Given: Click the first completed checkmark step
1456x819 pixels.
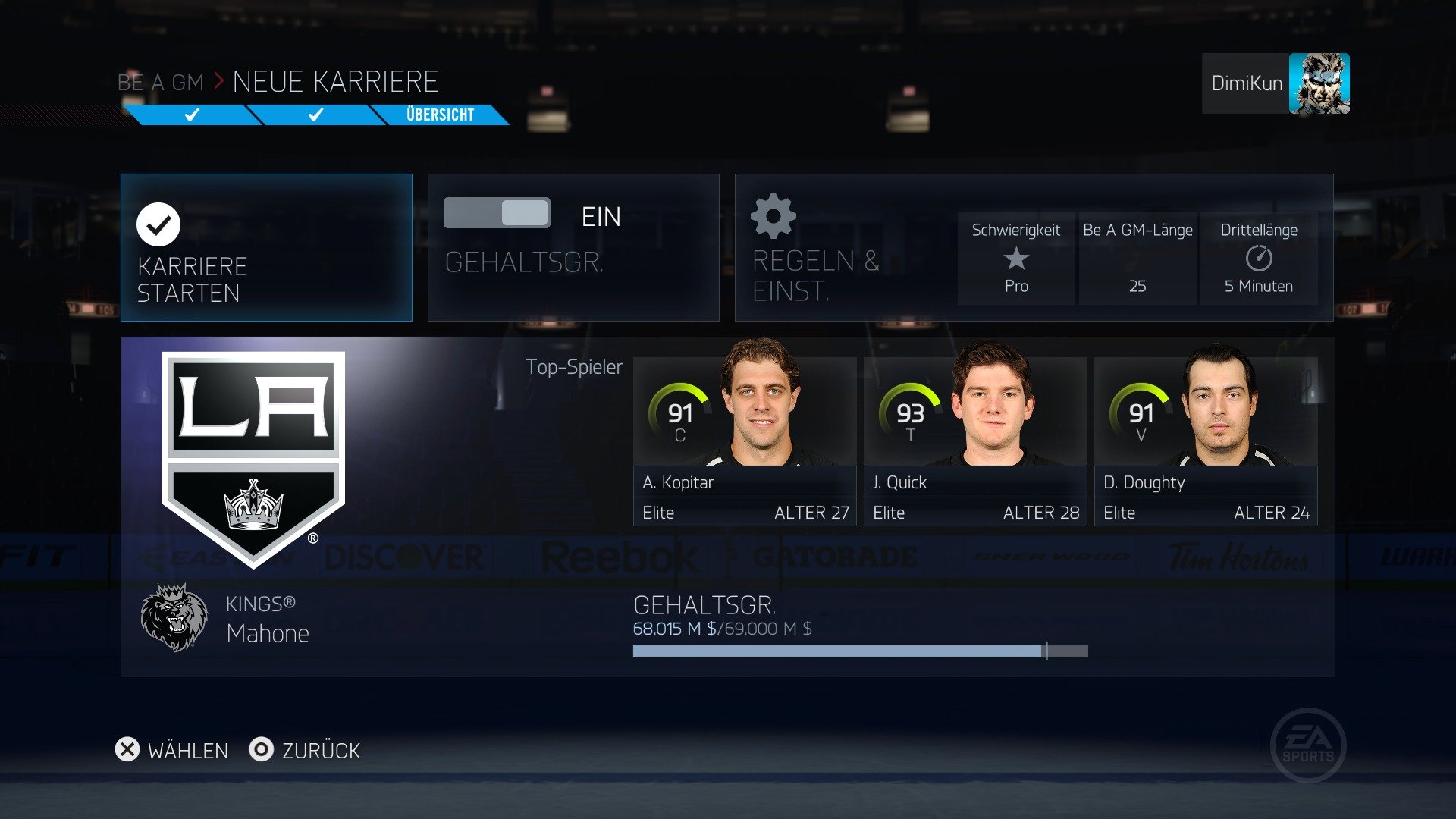Looking at the screenshot, I should 191,115.
